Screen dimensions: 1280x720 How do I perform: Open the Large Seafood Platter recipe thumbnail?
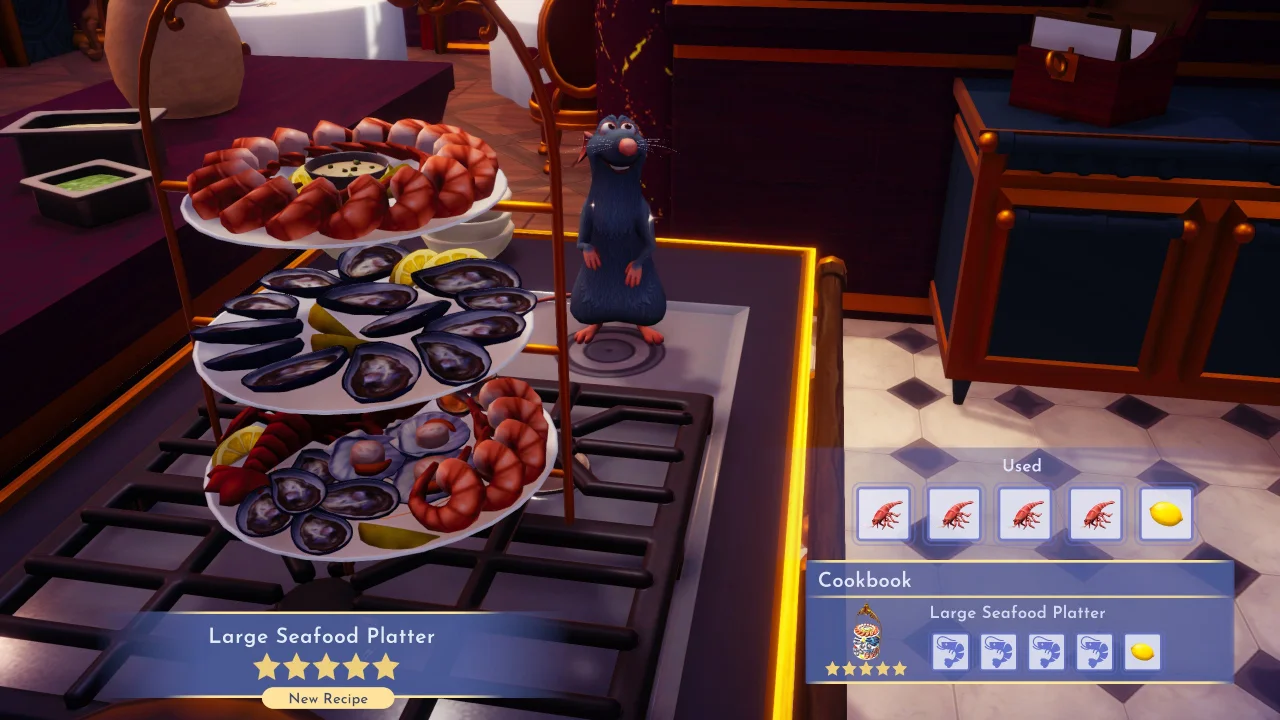(867, 638)
